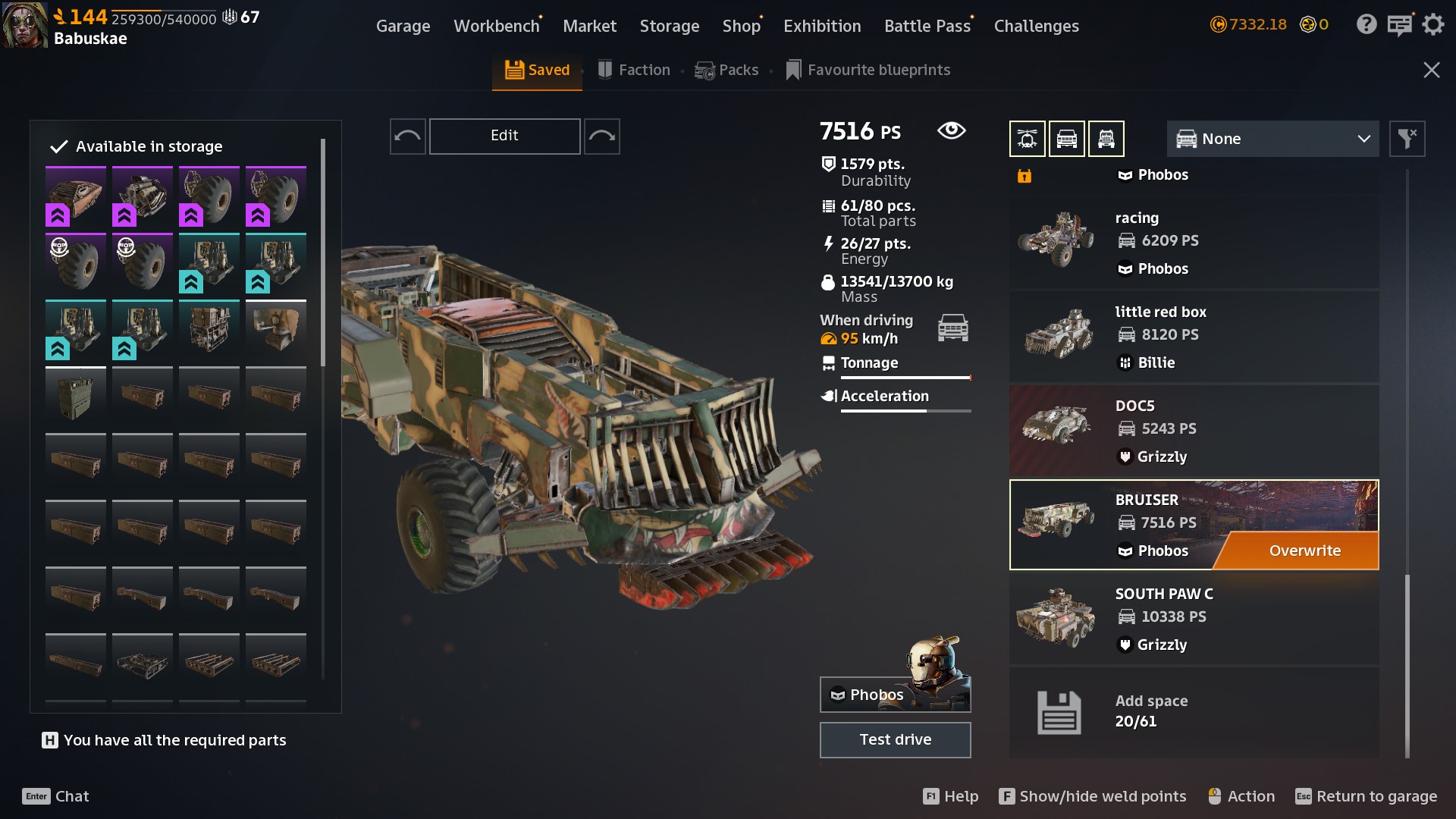Open the settings gear icon
The width and height of the screenshot is (1456, 819).
pyautogui.click(x=1432, y=25)
